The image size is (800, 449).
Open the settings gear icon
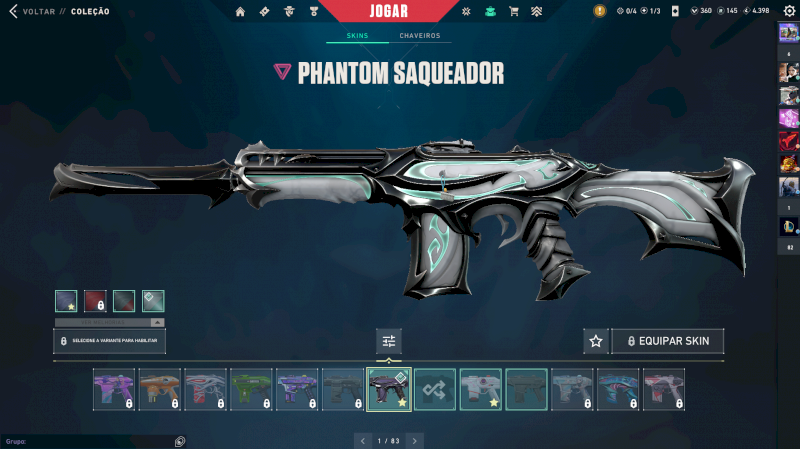pos(788,11)
